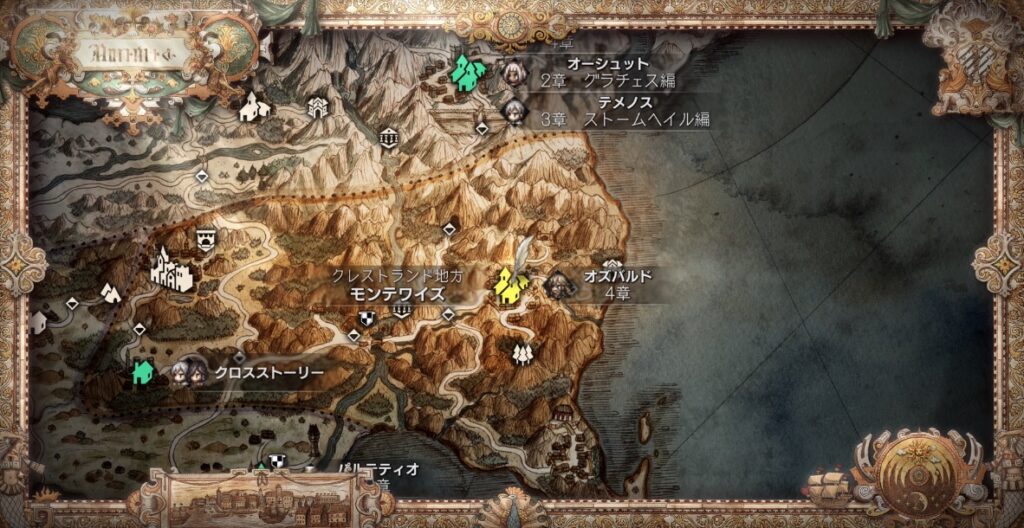Select the white mountain peaks marker
Image resolution: width=1024 pixels, height=528 pixels.
click(x=109, y=291)
